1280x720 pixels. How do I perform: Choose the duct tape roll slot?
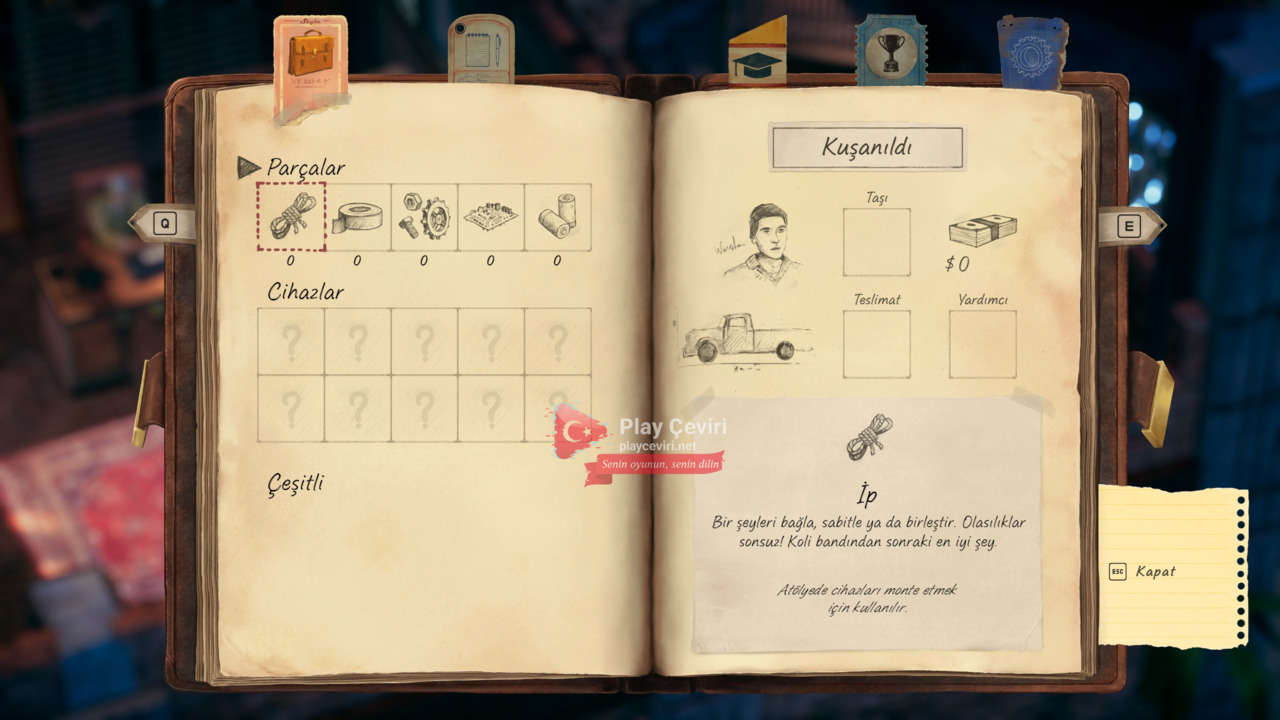[x=358, y=217]
